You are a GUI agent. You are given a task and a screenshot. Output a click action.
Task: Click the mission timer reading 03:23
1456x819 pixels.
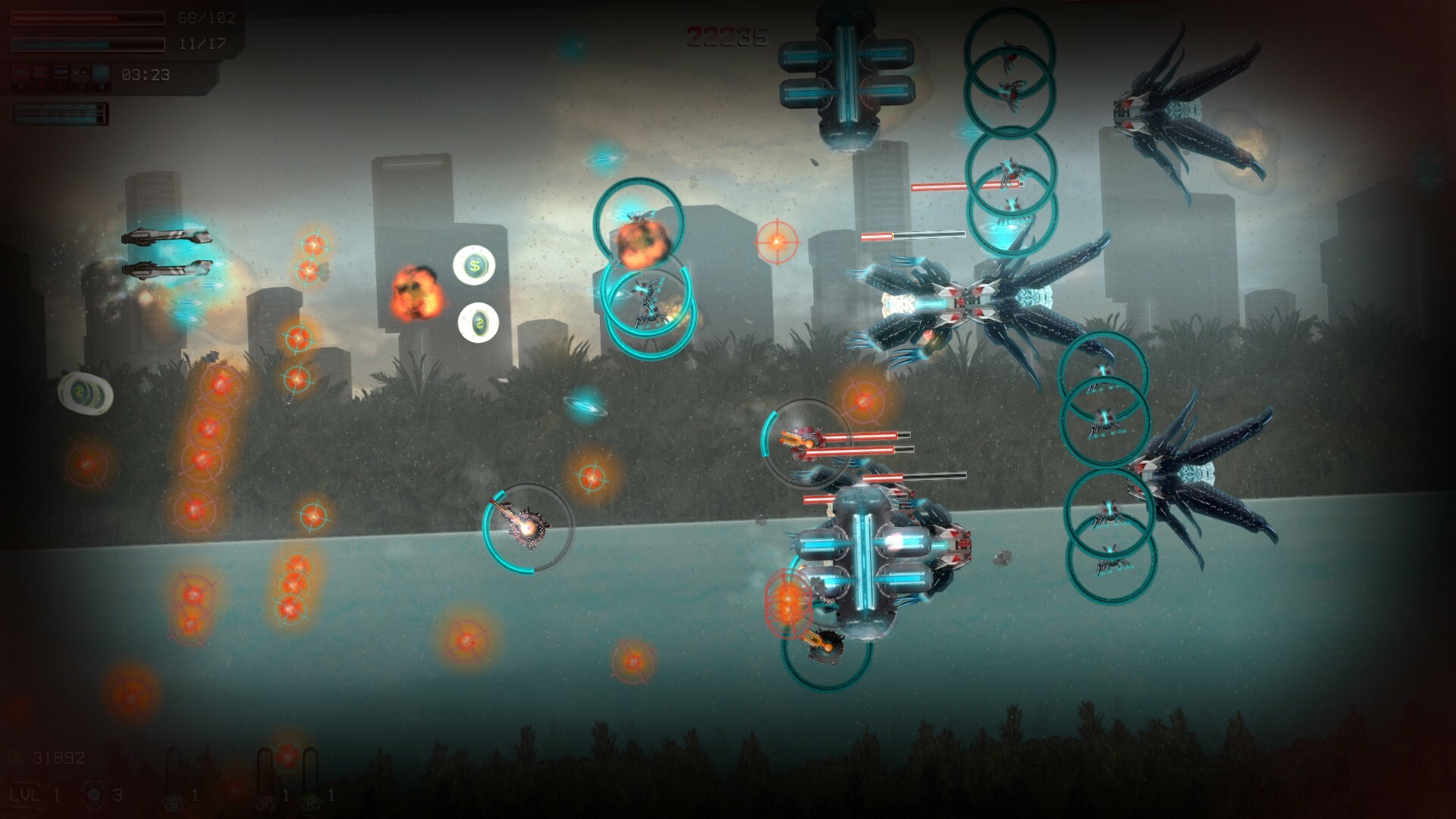[145, 74]
